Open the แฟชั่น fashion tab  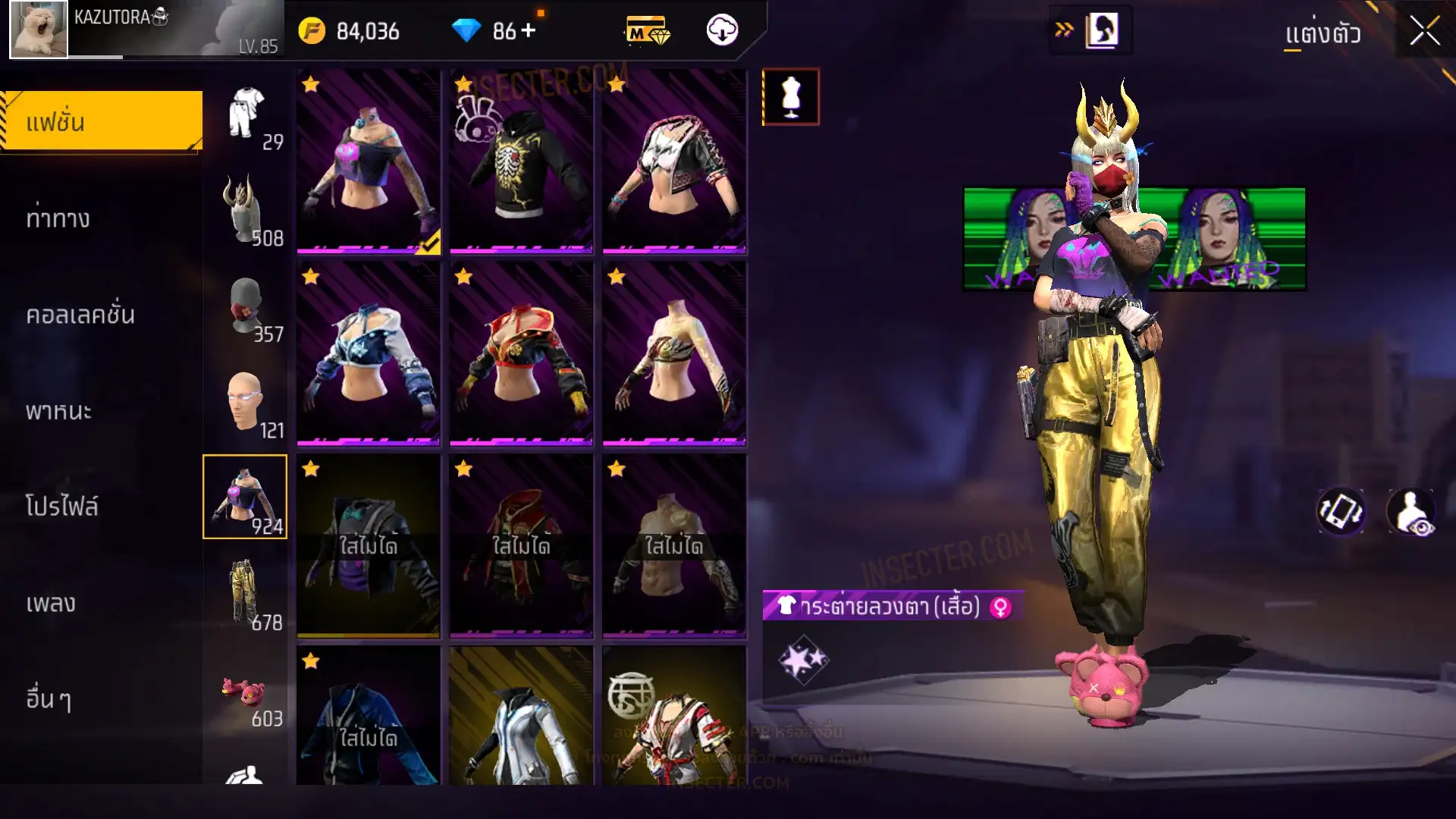(102, 121)
